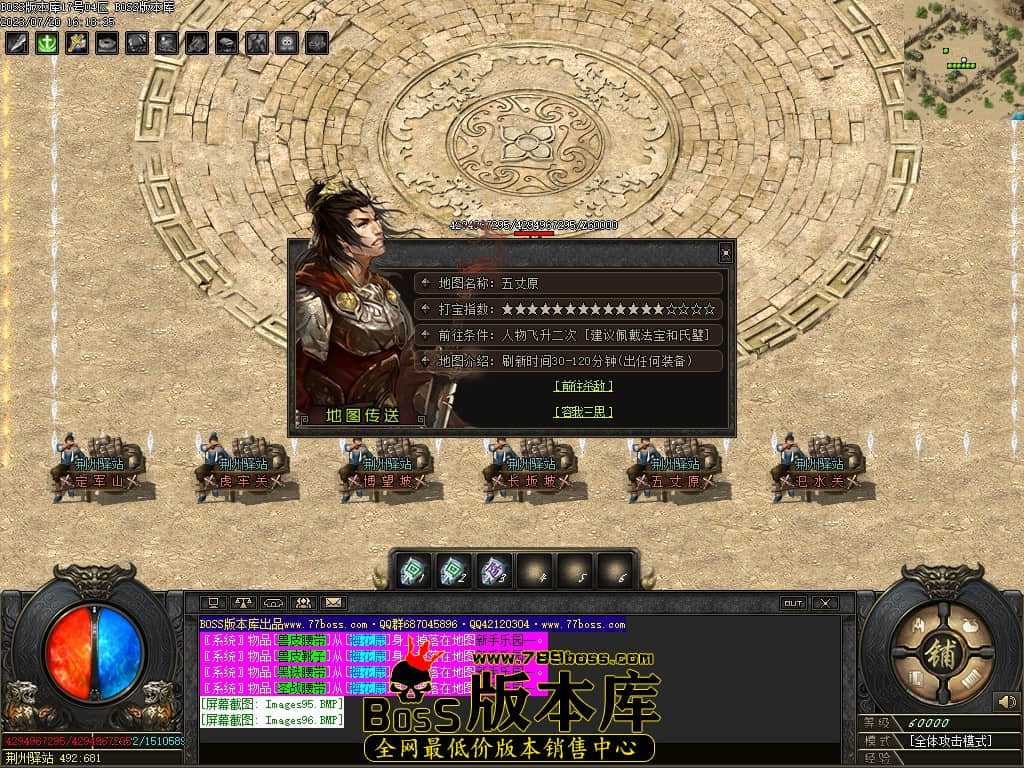This screenshot has height=768, width=1024.
Task: Click the green ankh buff icon
Action: click(47, 43)
